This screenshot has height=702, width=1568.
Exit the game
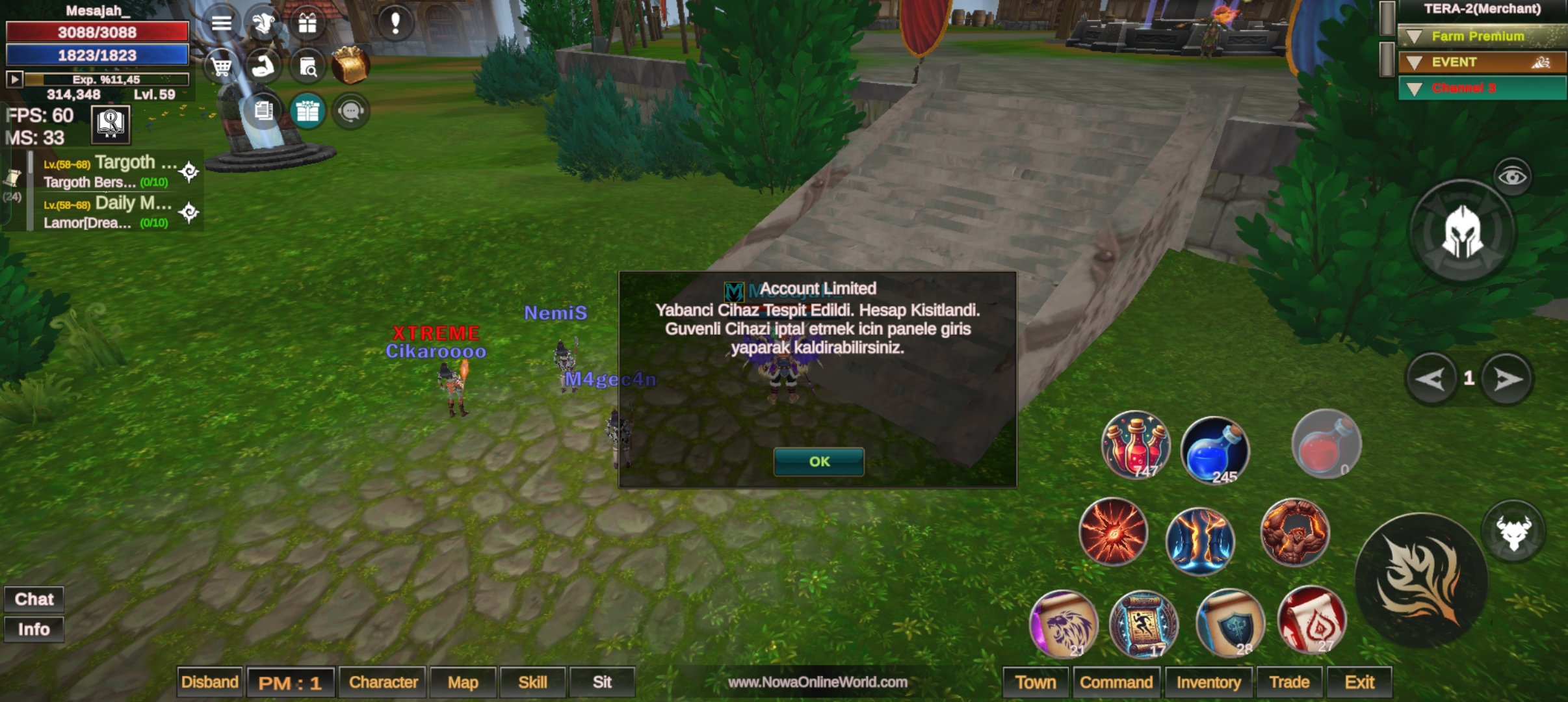pyautogui.click(x=1359, y=682)
